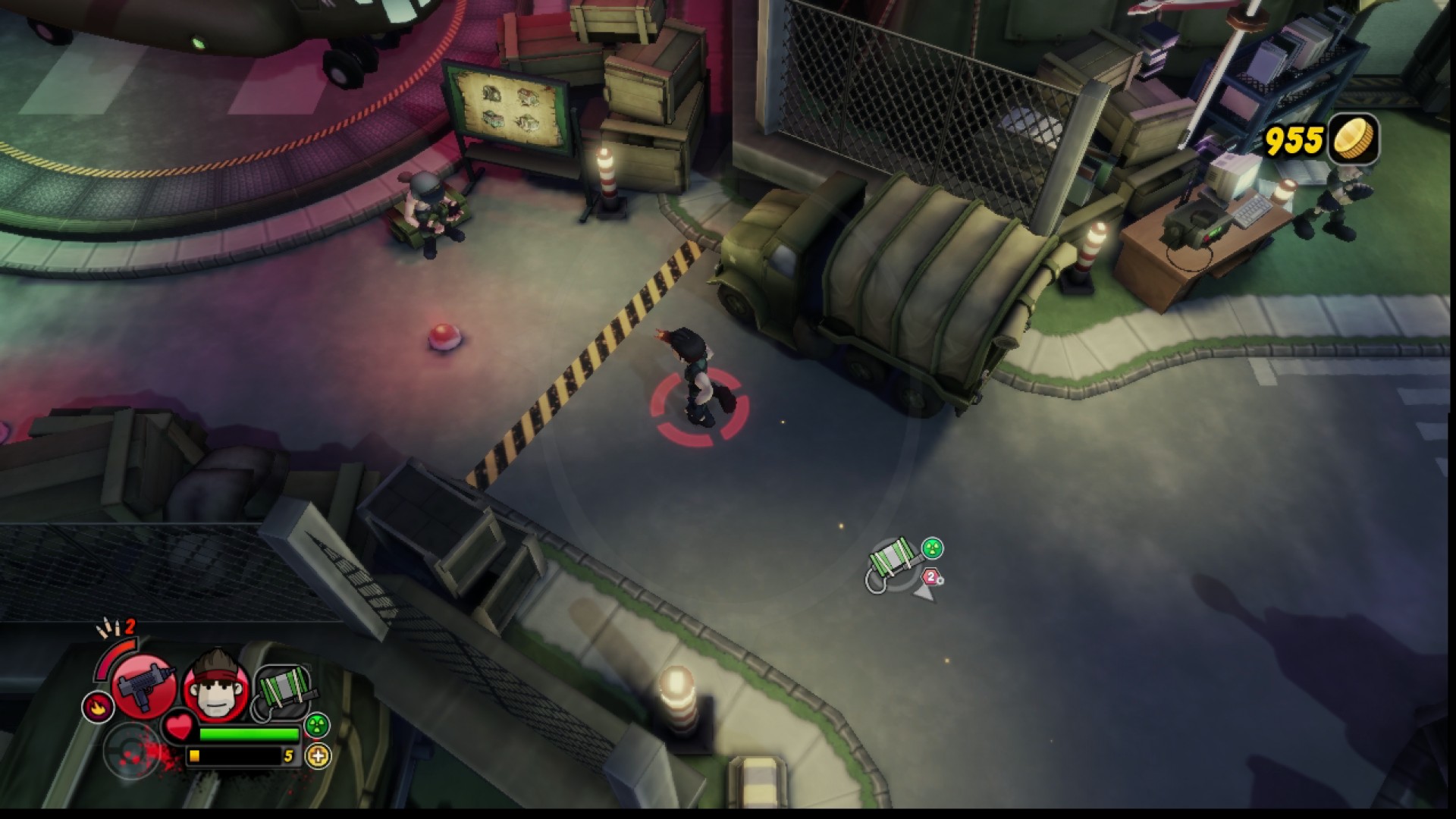Click the gray arrow pointer under the pickup marker

[924, 592]
